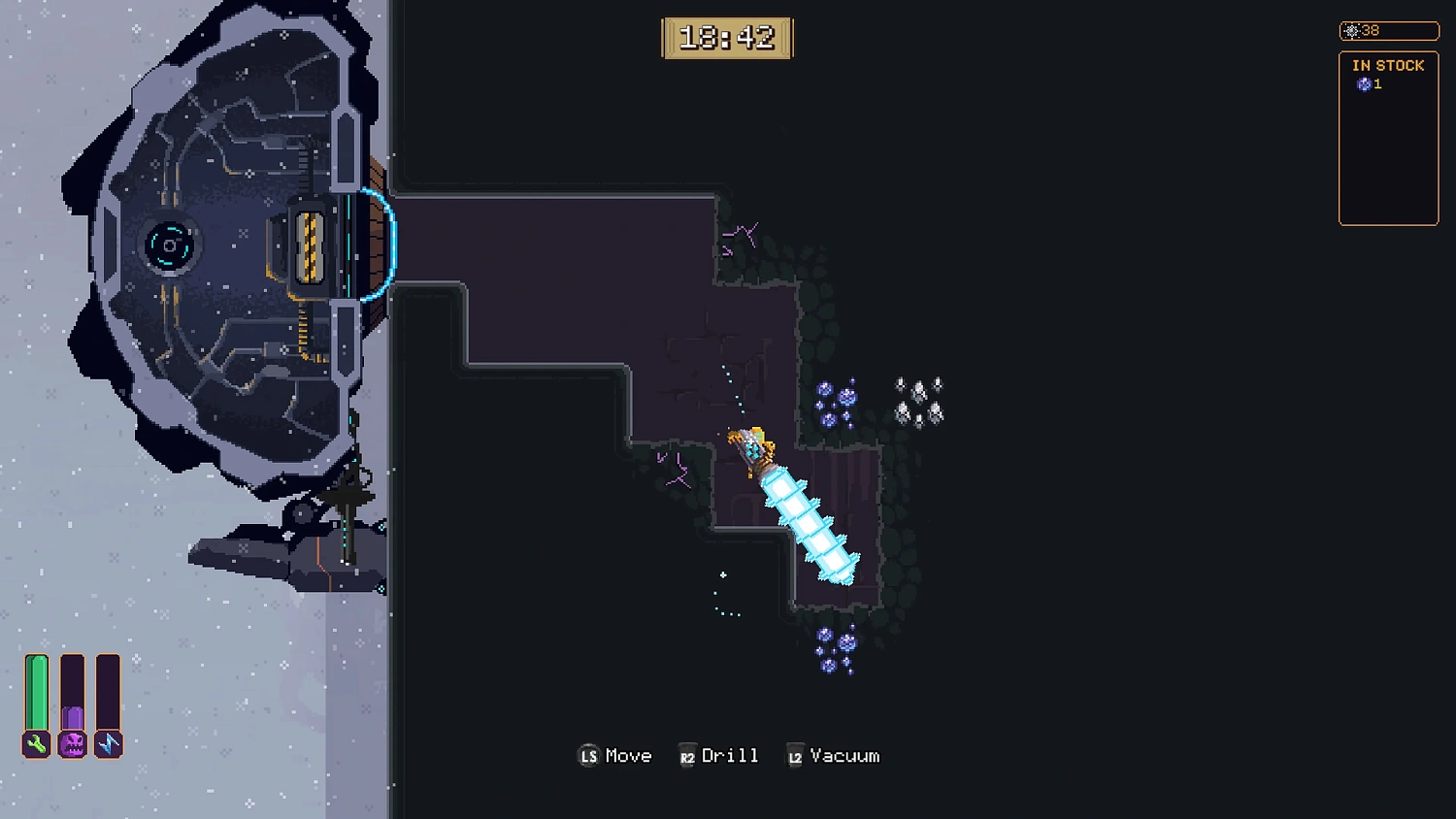Click the Move action label
Image resolution: width=1456 pixels, height=819 pixels.
point(629,755)
